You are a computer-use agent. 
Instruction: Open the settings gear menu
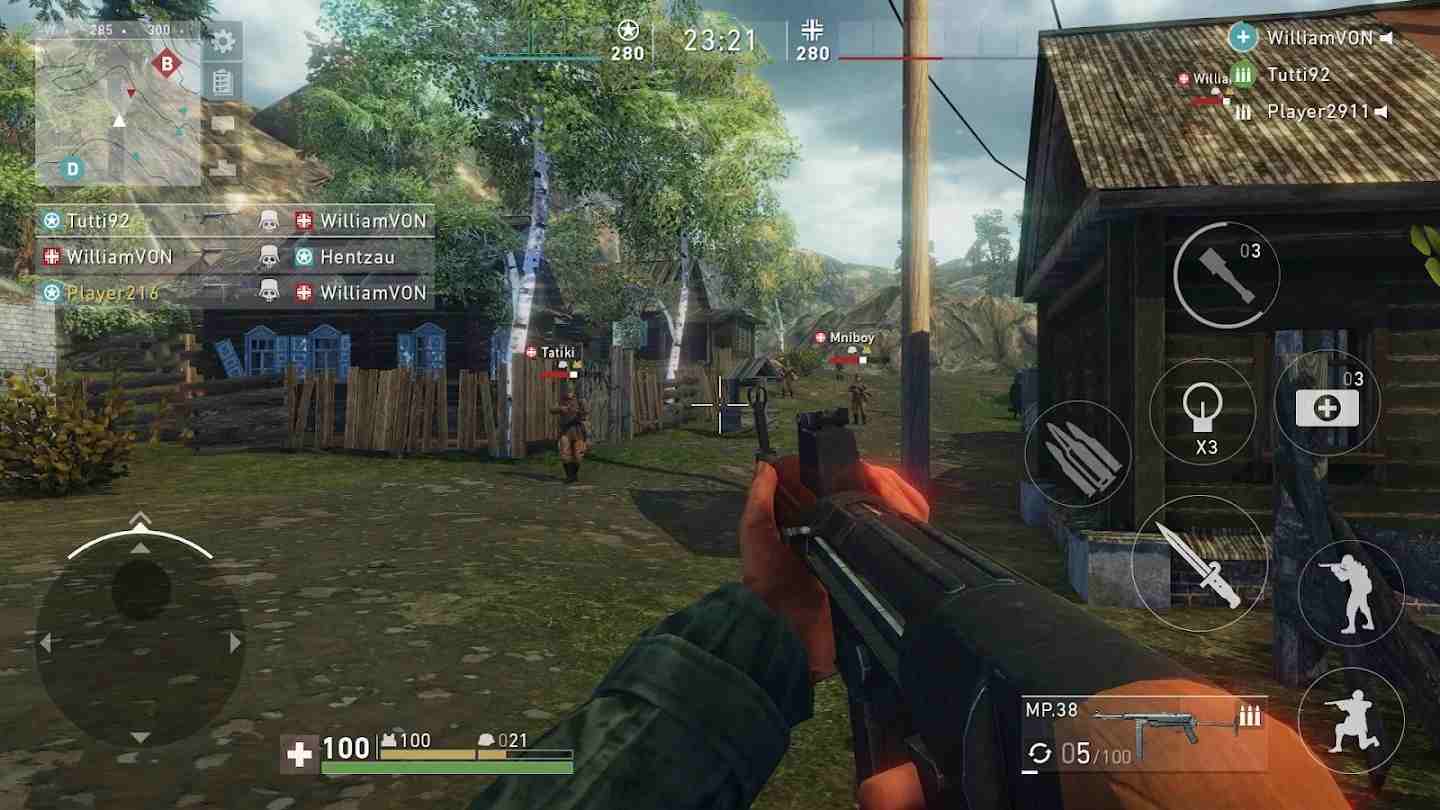222,42
